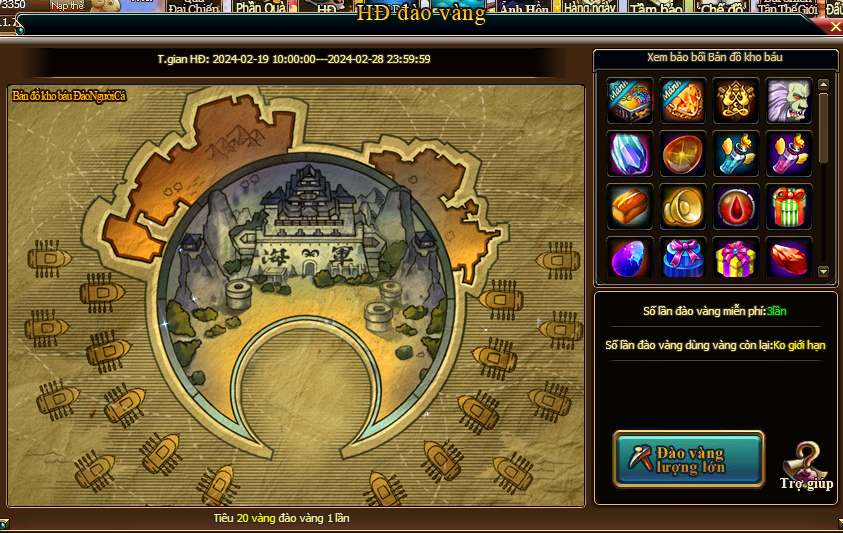Screen dimensions: 843x533
Task: View the bread loaf reward
Action: pos(630,207)
